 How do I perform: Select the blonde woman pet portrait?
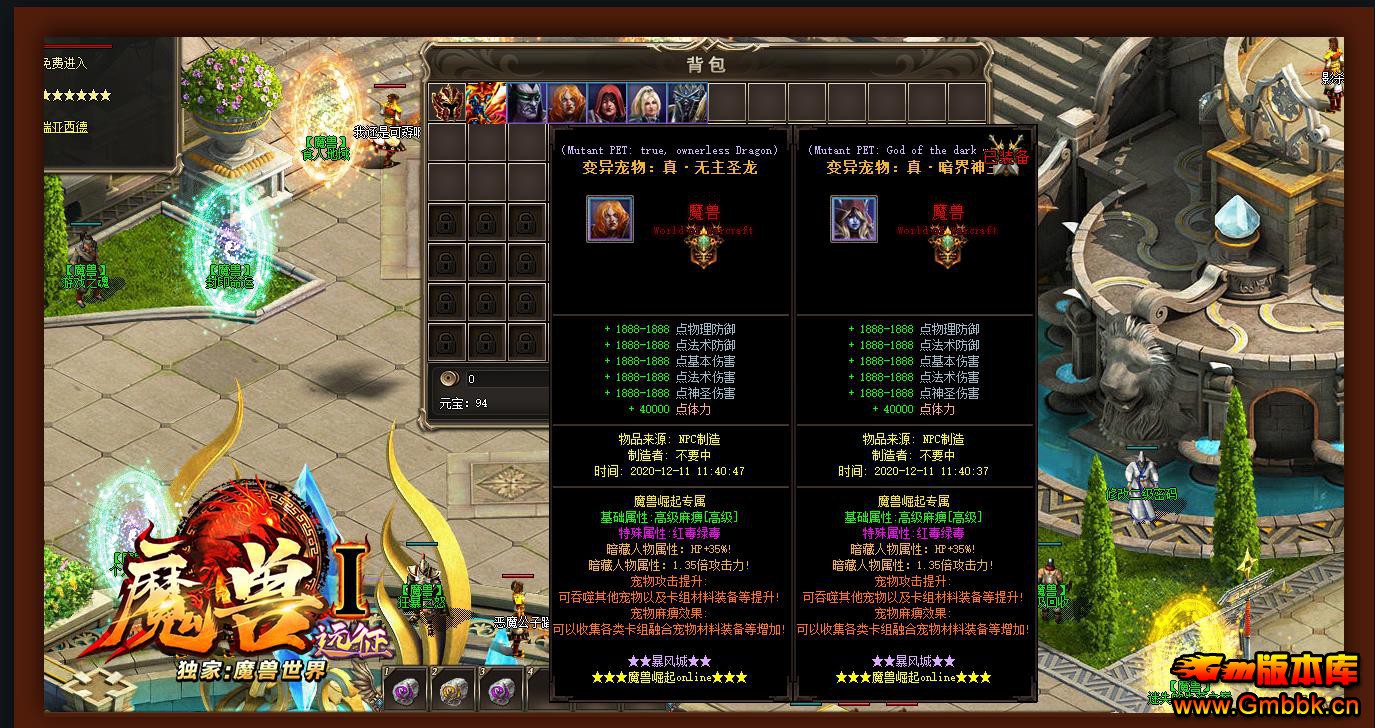pos(647,103)
